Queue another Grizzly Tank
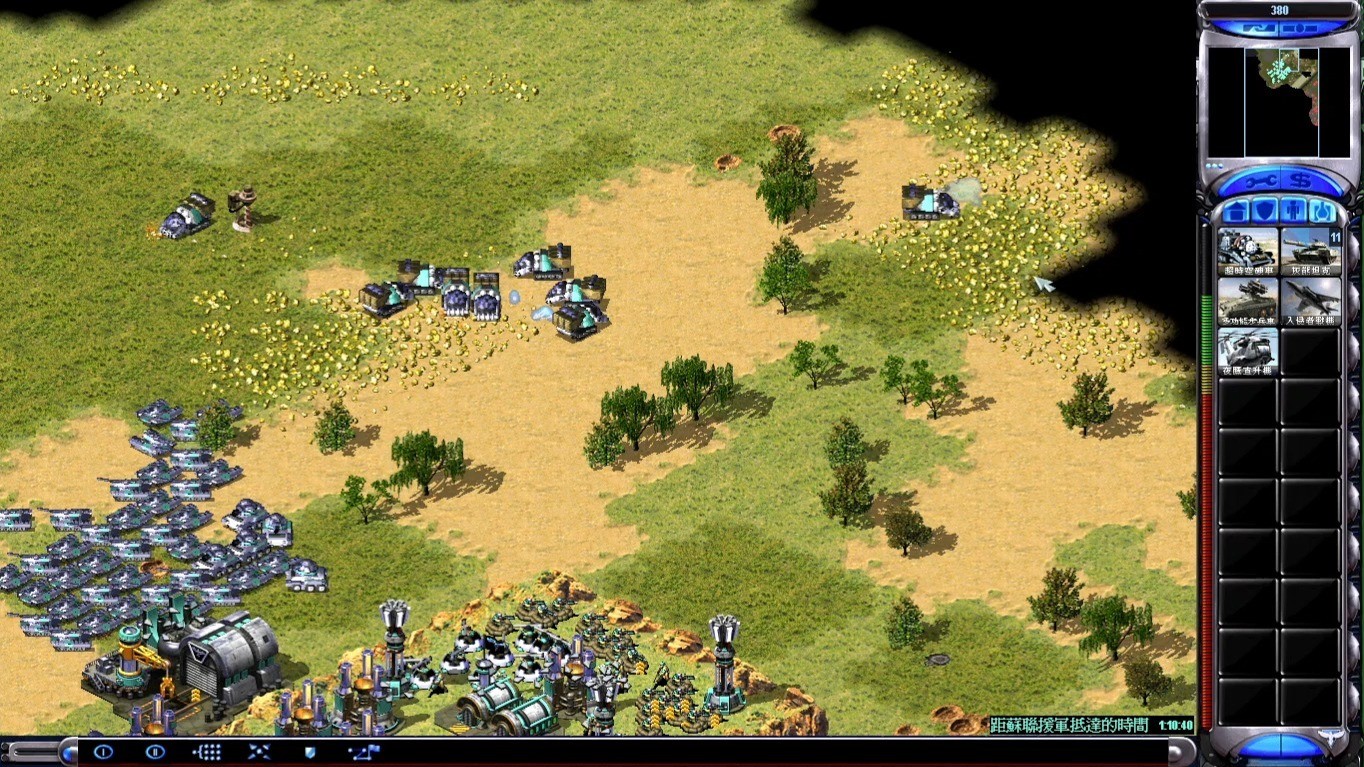 [1310, 251]
